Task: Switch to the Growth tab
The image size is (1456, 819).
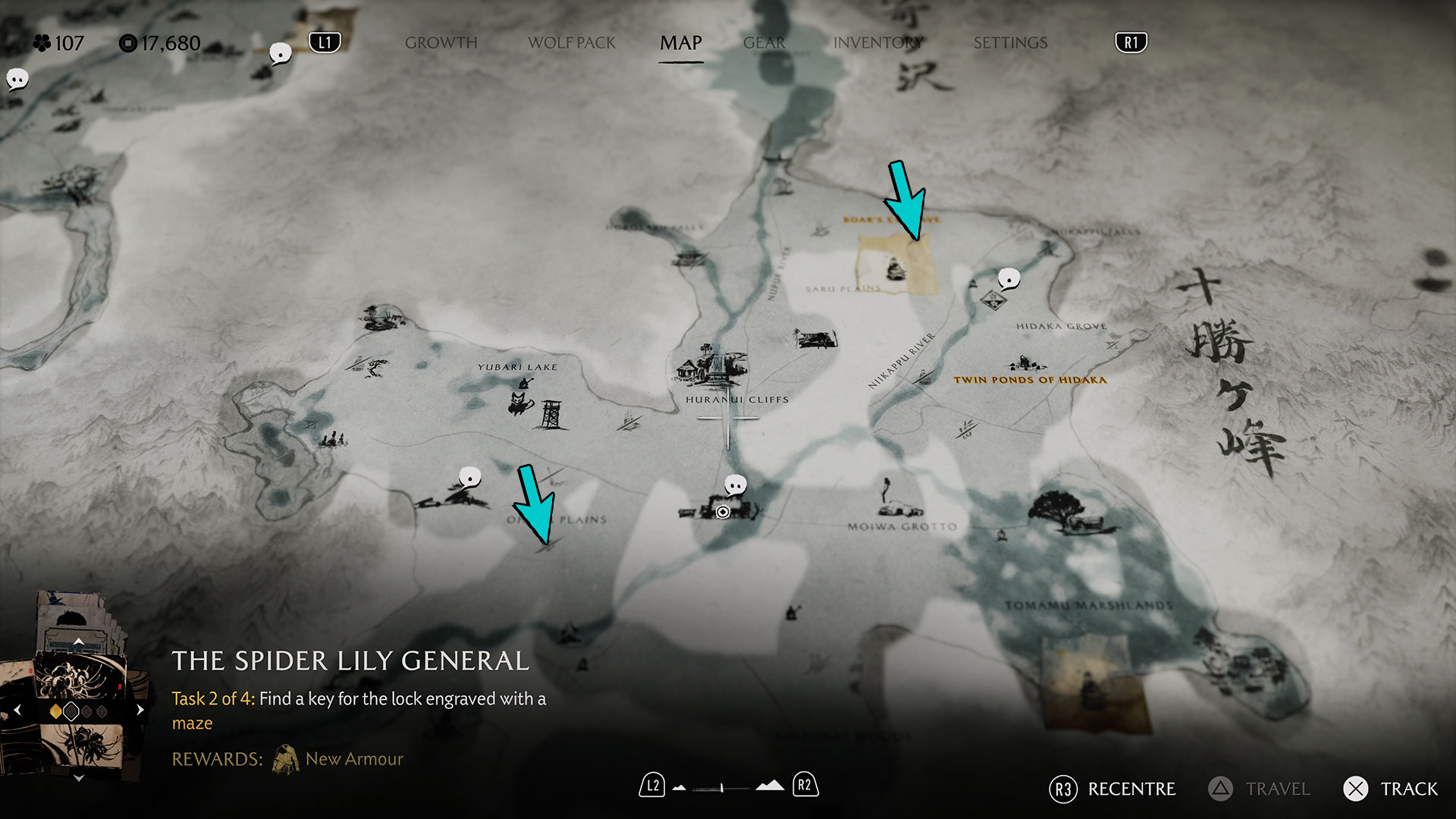Action: [x=441, y=43]
